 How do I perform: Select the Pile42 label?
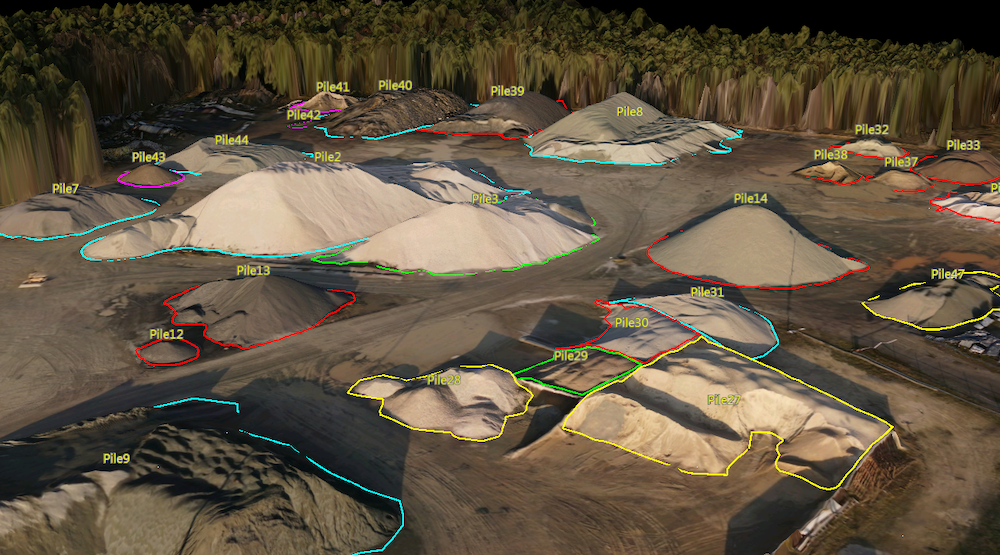tap(304, 115)
